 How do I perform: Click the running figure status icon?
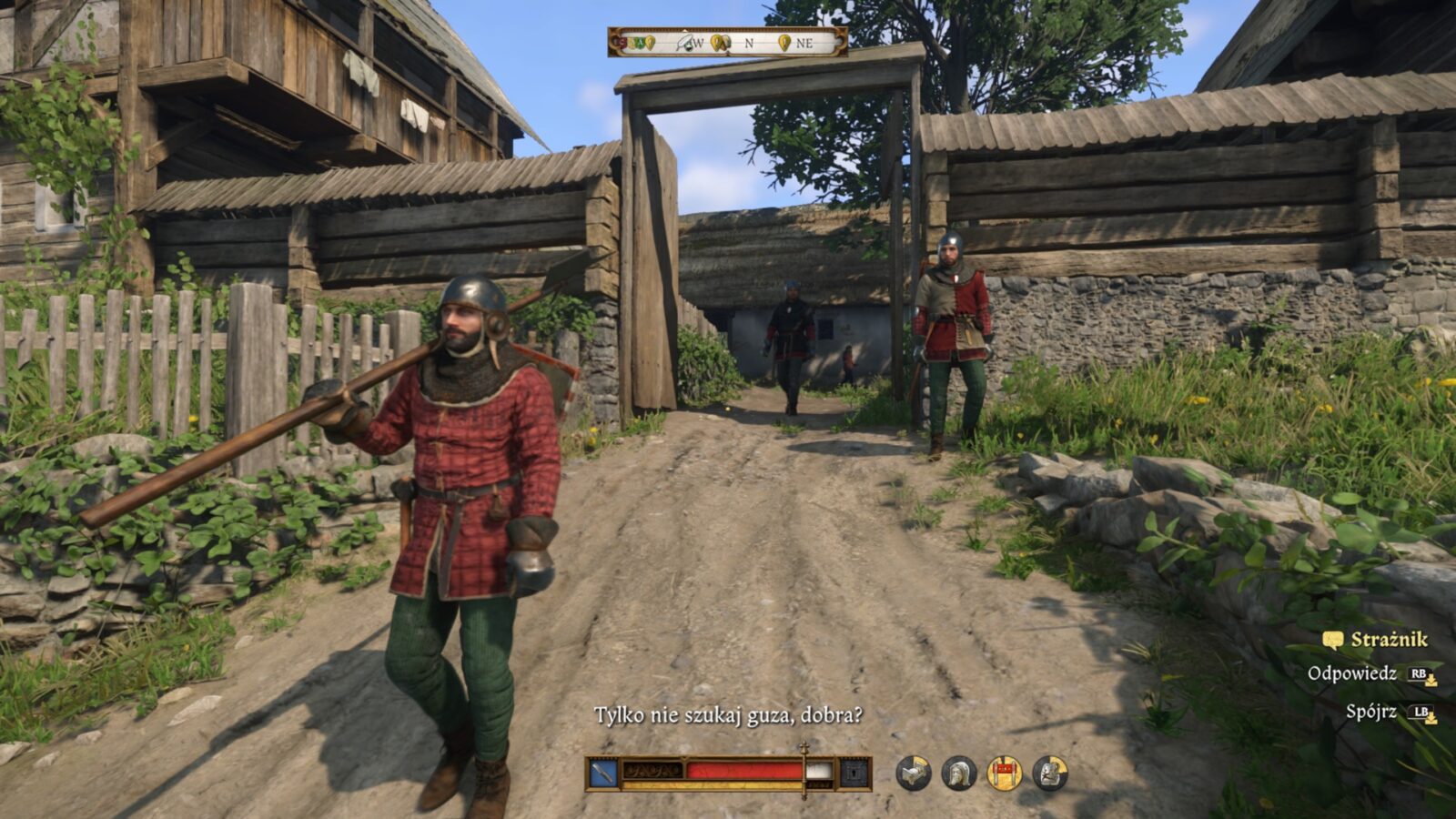1050,773
